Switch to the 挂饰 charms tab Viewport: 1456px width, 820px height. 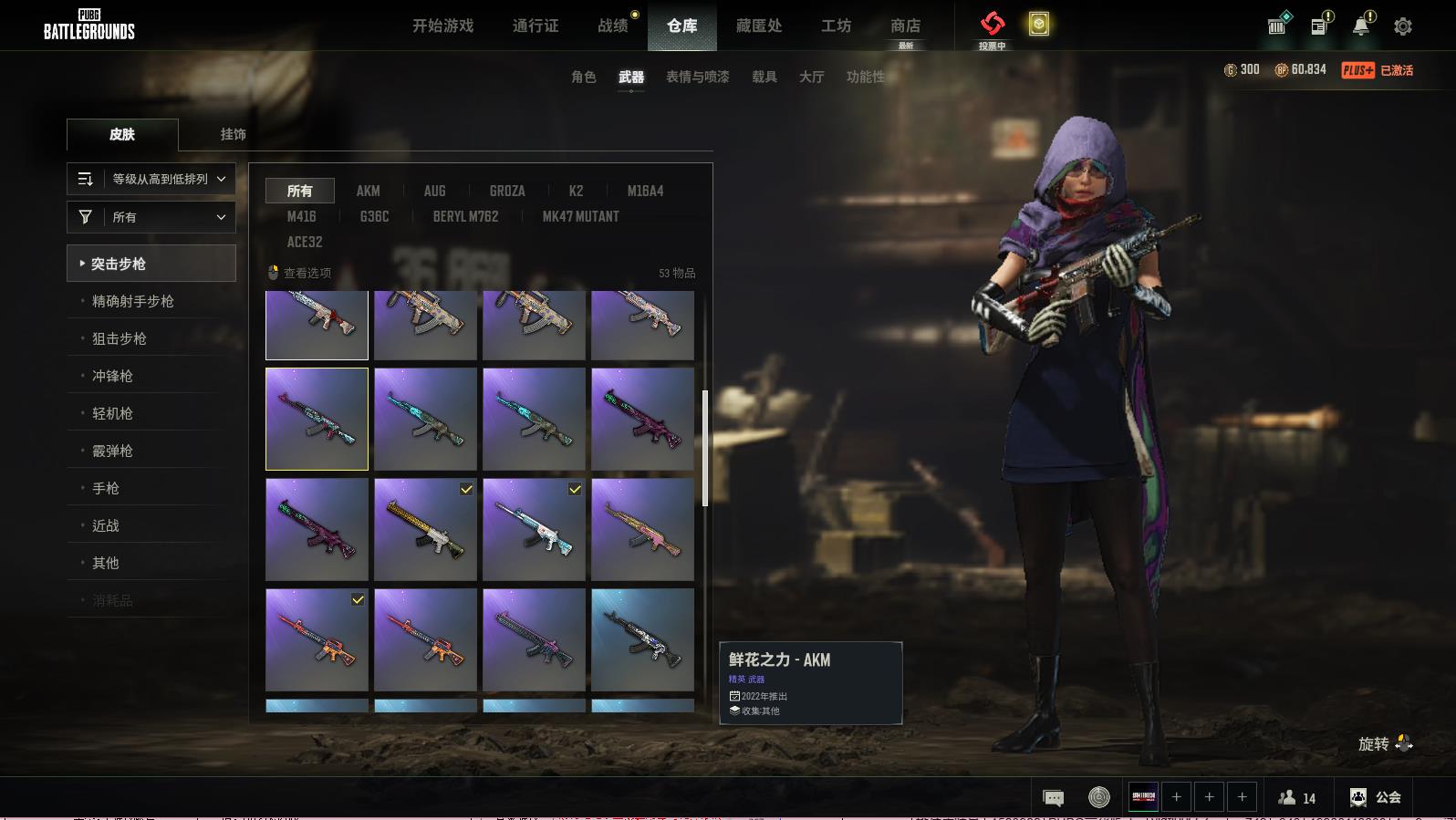[233, 134]
